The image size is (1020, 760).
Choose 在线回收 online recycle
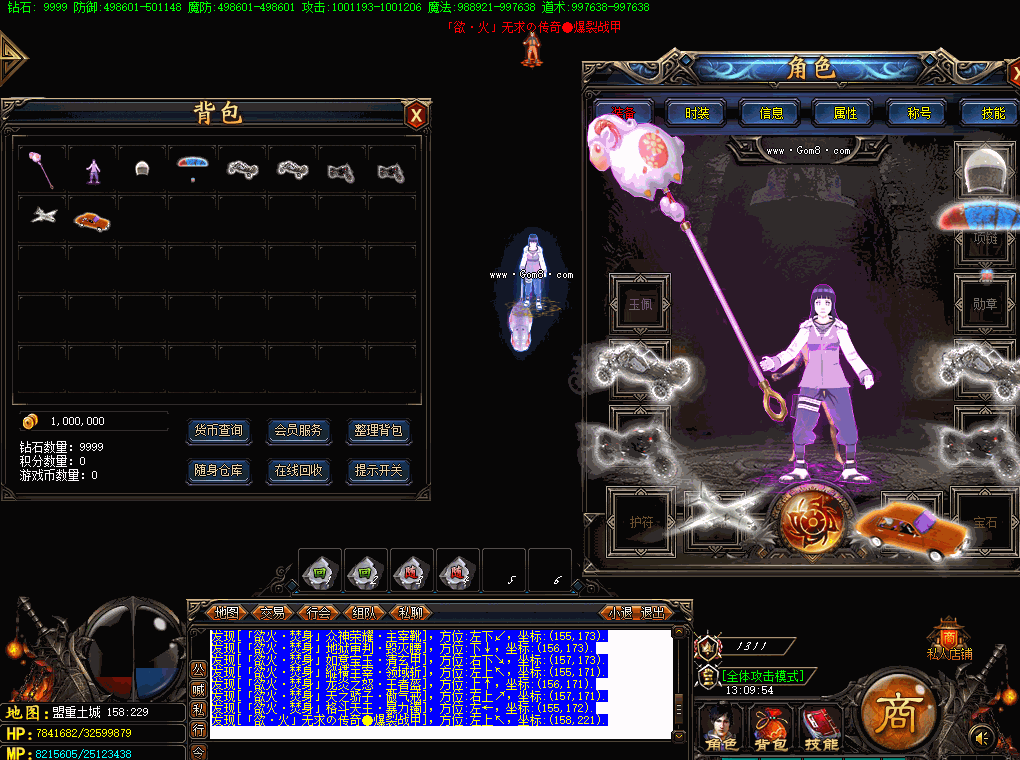(x=298, y=470)
